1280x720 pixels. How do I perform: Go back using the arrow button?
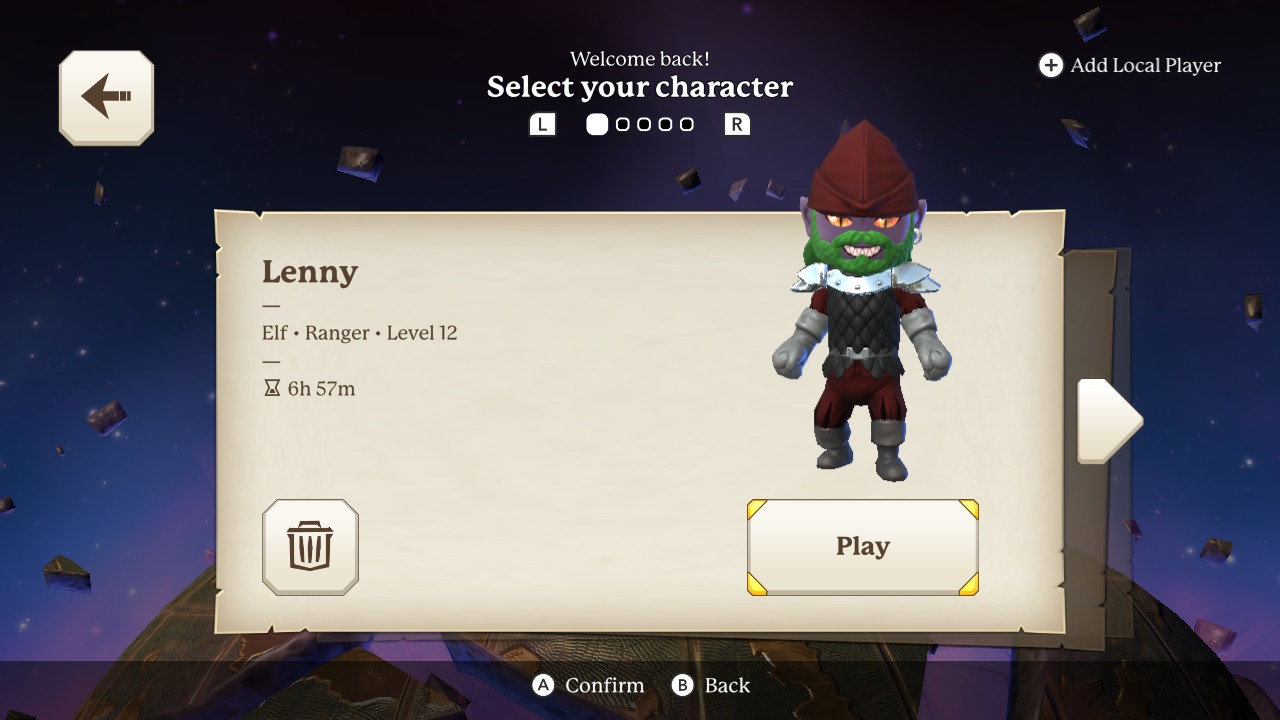coord(106,97)
